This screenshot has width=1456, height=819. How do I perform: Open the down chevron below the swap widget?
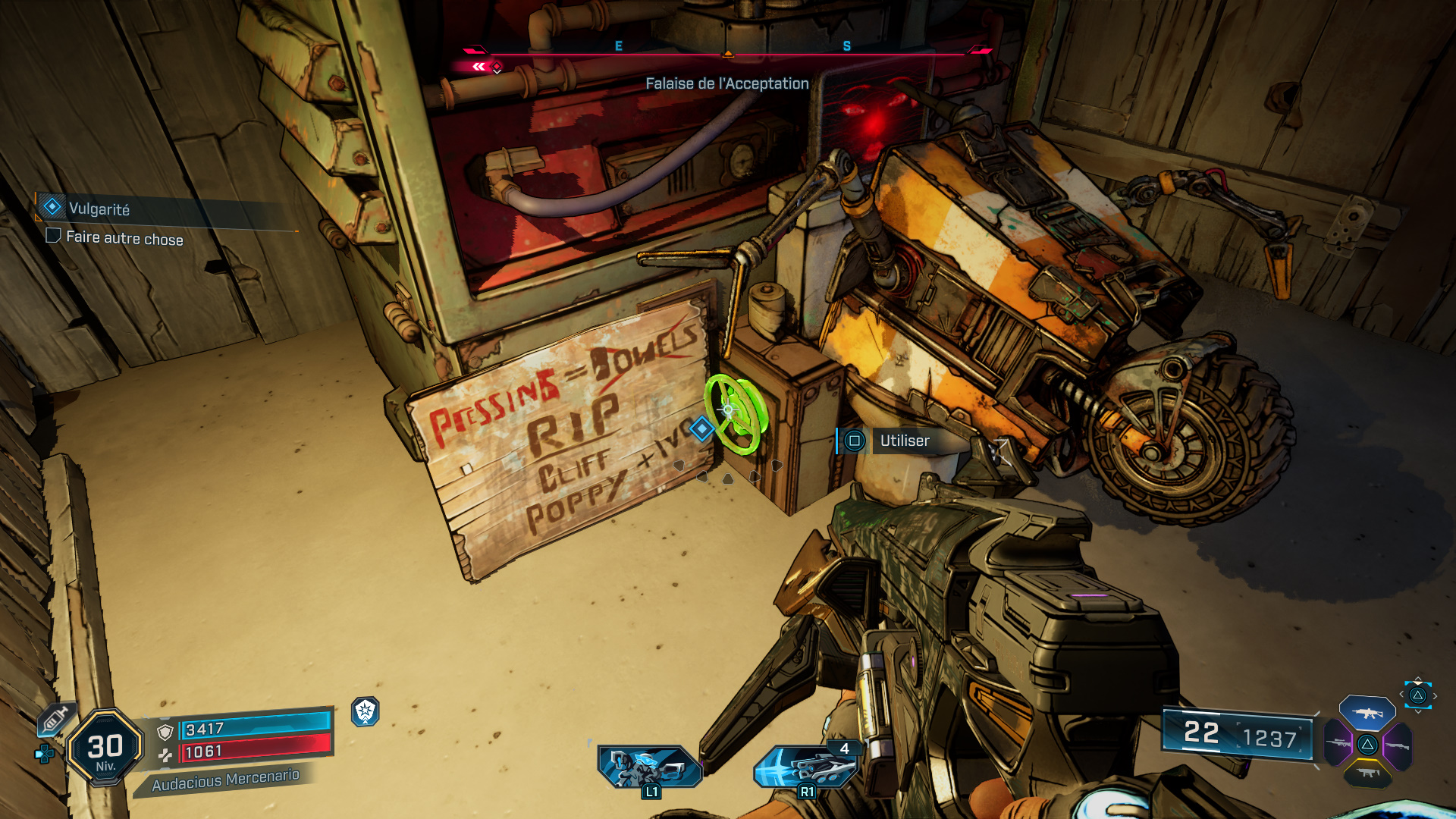point(1417,711)
